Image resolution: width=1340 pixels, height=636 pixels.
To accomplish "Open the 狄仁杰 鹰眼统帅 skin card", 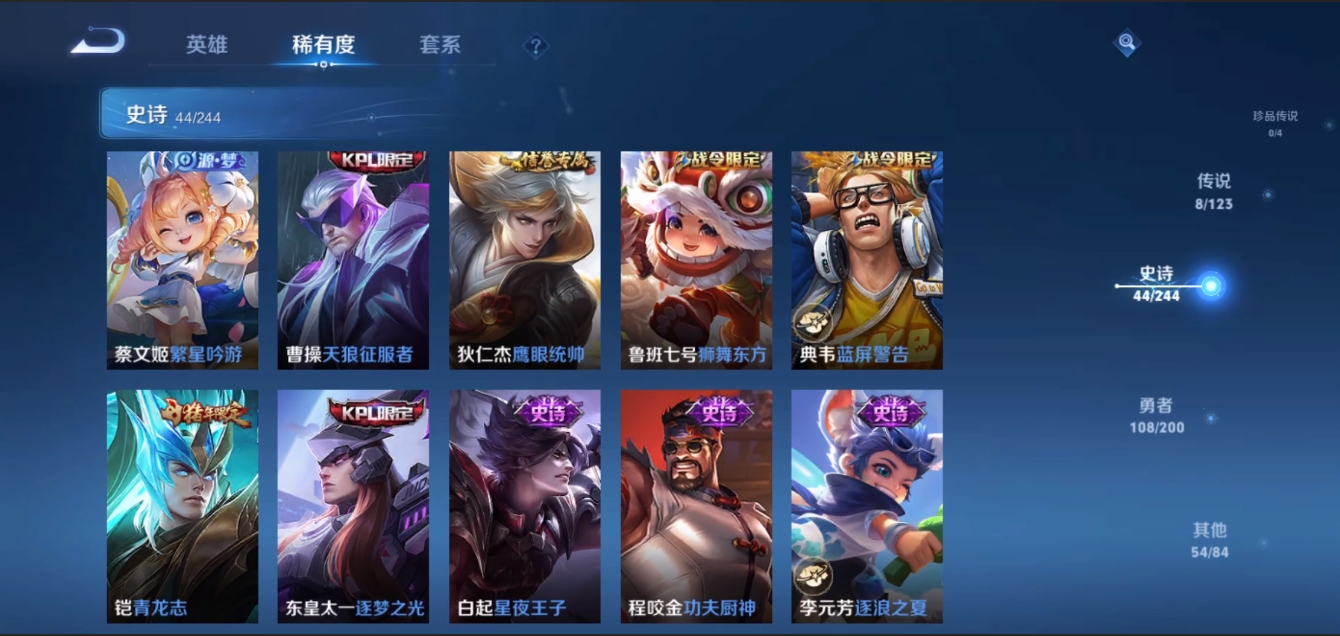I will point(525,260).
